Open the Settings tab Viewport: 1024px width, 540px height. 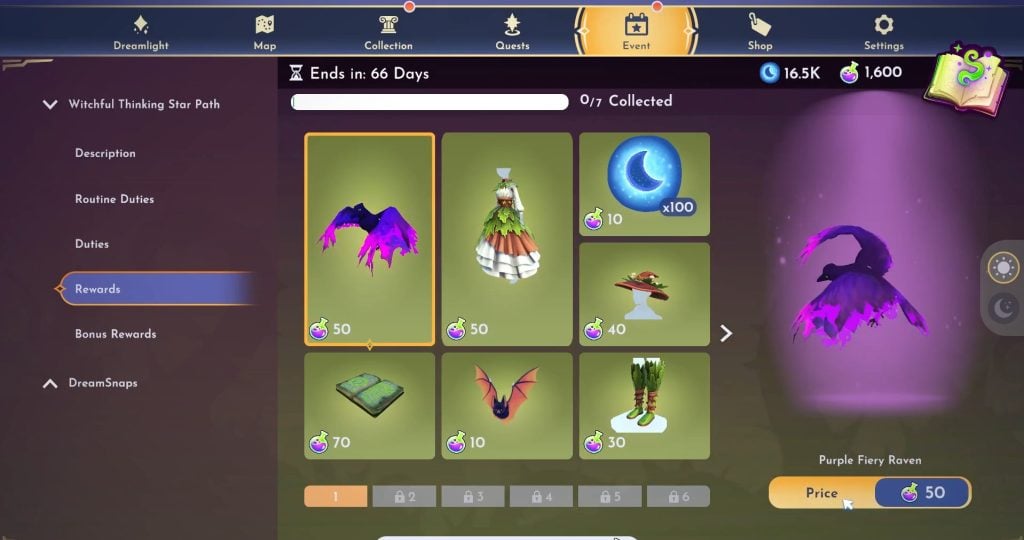[x=884, y=32]
